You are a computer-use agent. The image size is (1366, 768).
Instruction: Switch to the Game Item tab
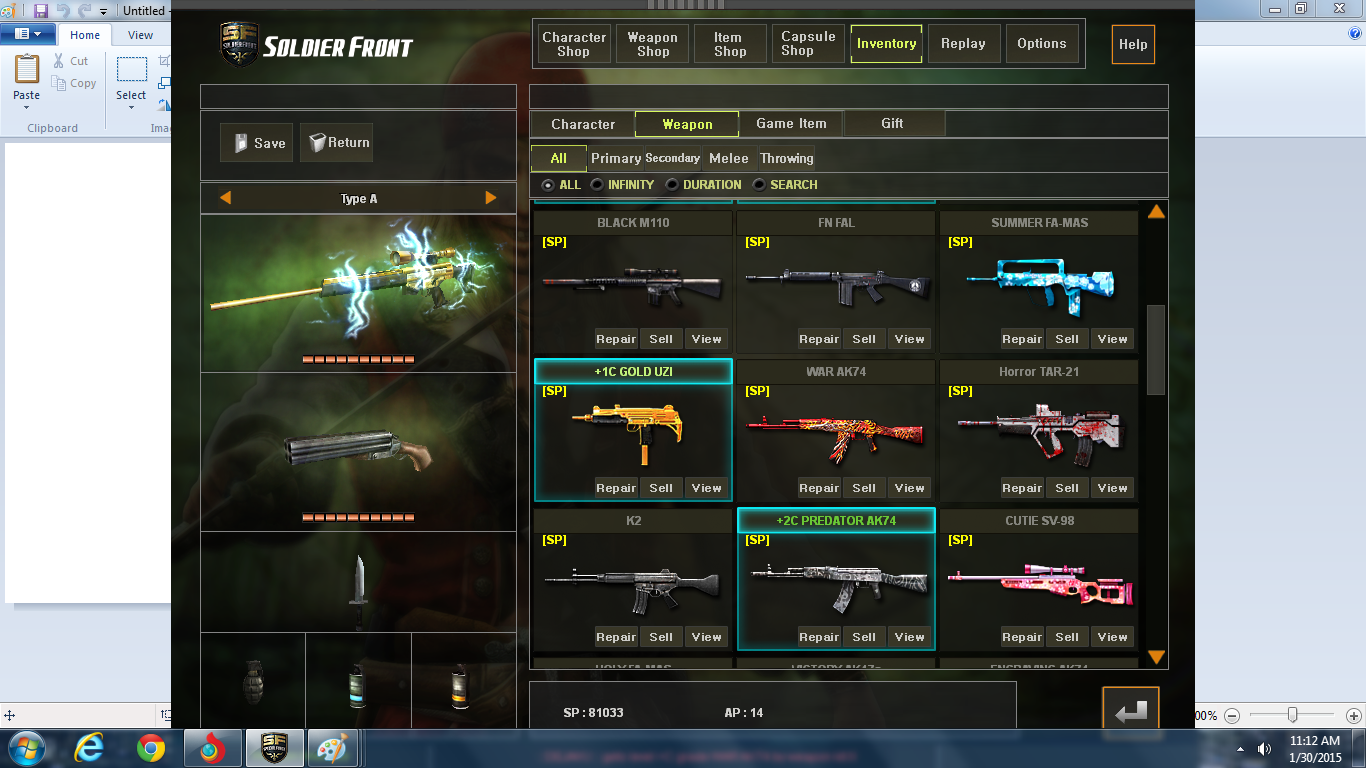[x=791, y=124]
